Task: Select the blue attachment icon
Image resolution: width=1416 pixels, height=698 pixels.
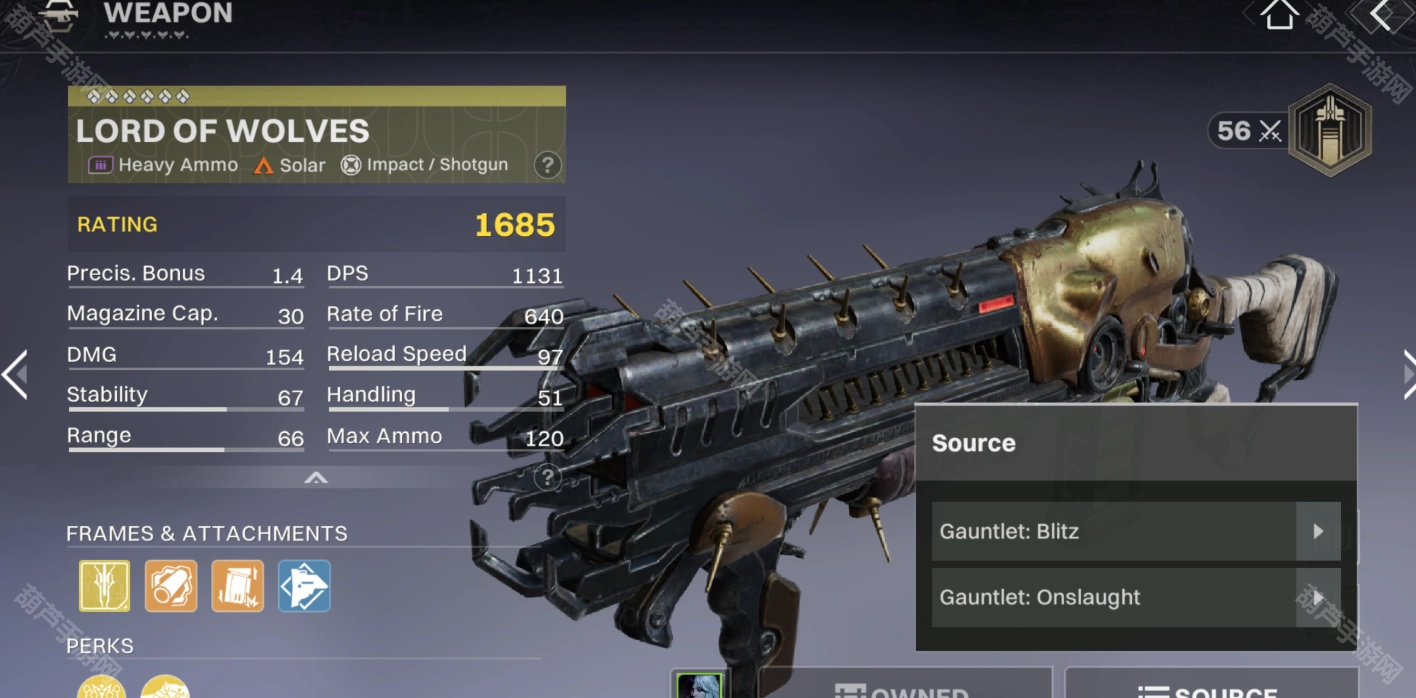Action: pos(304,585)
